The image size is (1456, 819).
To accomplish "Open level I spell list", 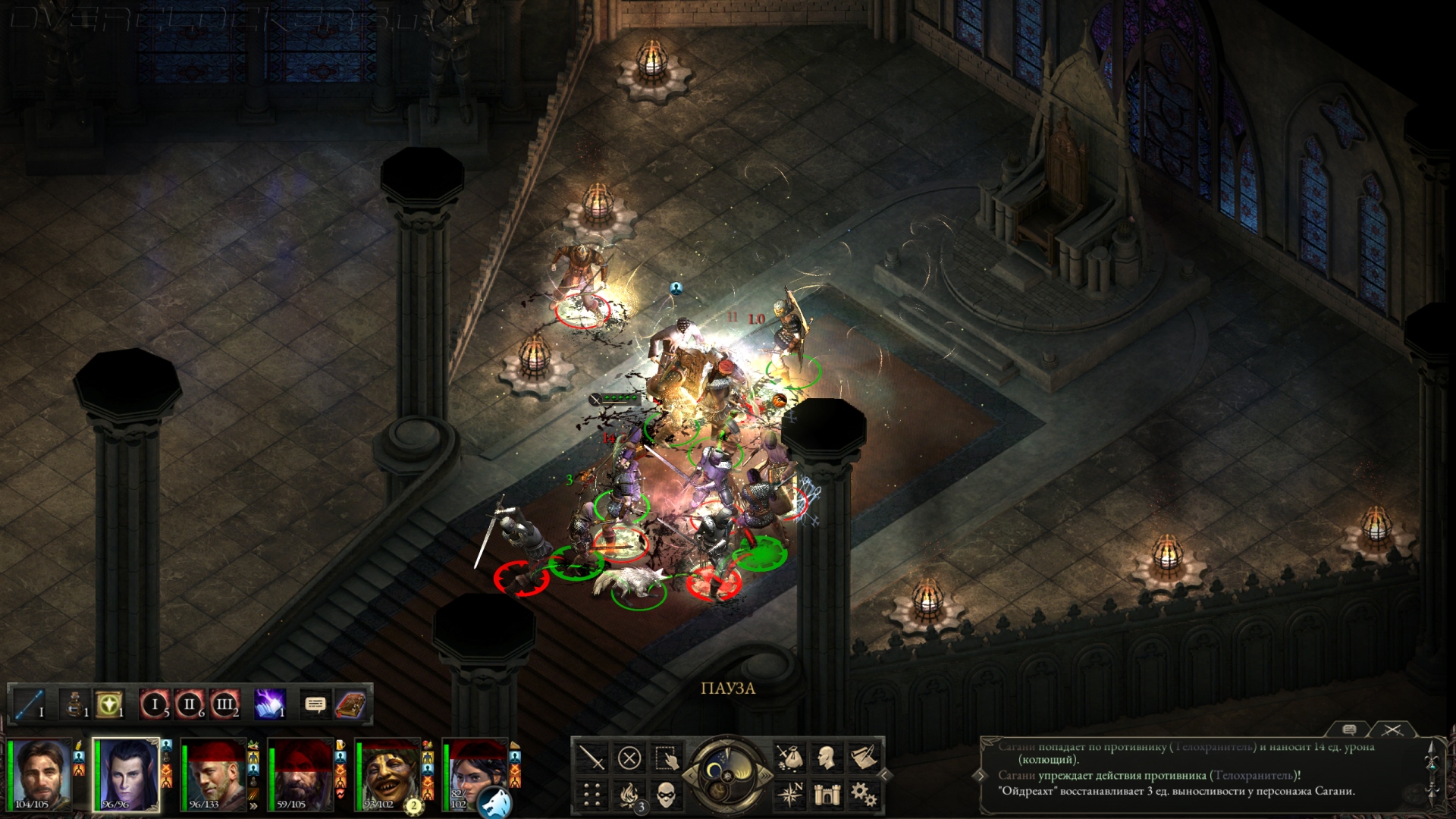I will 154,704.
